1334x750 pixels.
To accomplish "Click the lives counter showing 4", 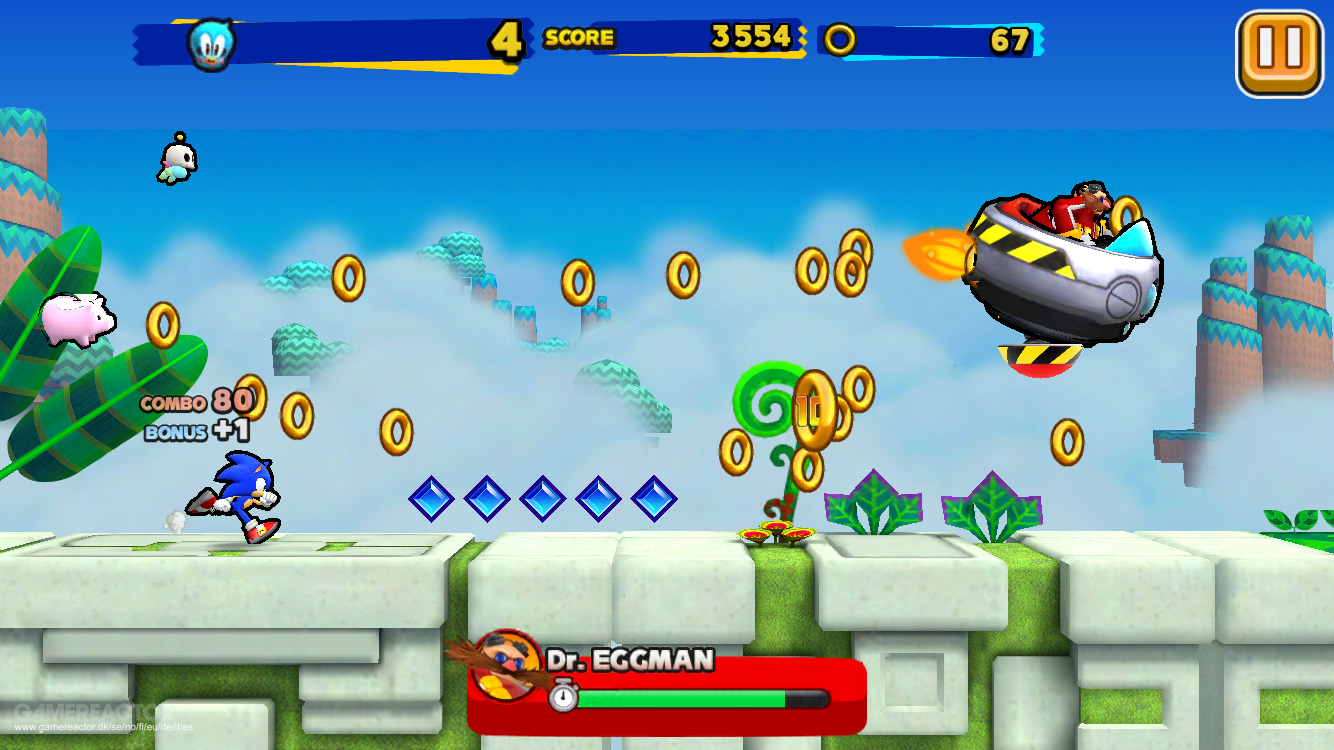I will point(505,38).
